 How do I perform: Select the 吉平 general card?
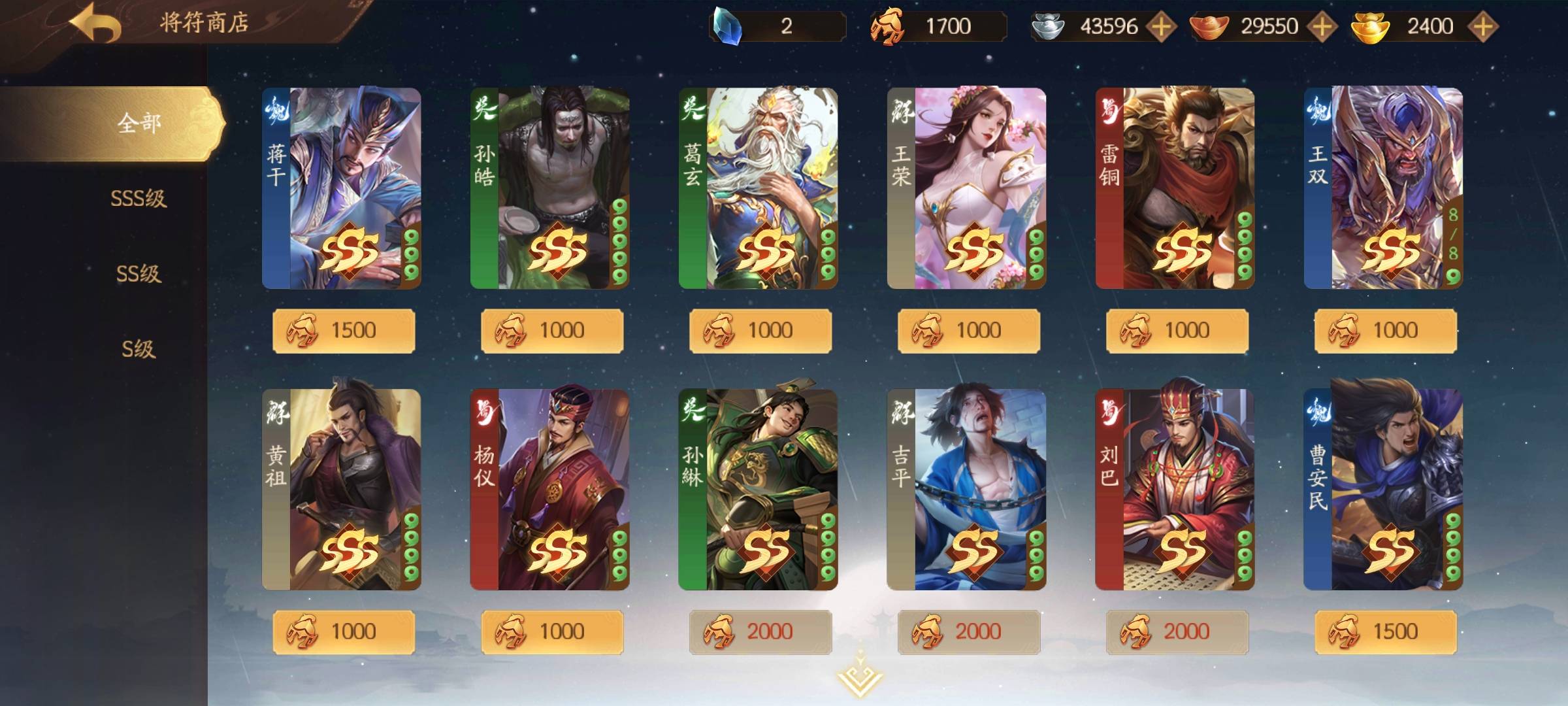966,490
